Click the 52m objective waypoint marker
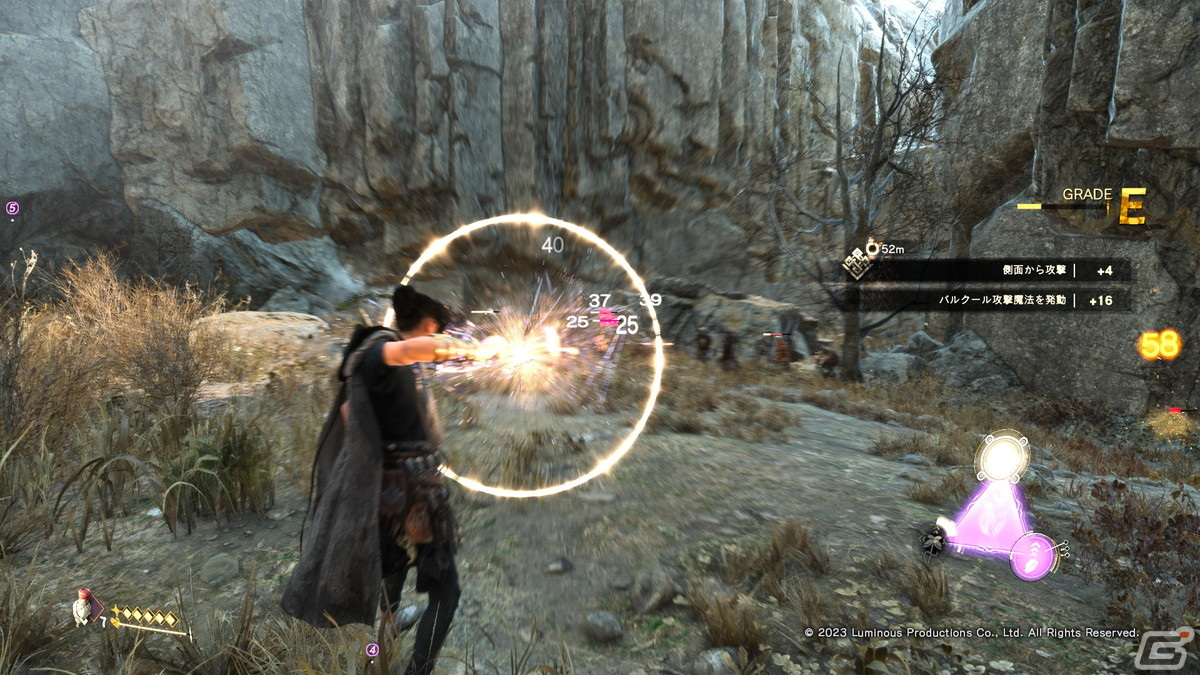 click(x=872, y=245)
